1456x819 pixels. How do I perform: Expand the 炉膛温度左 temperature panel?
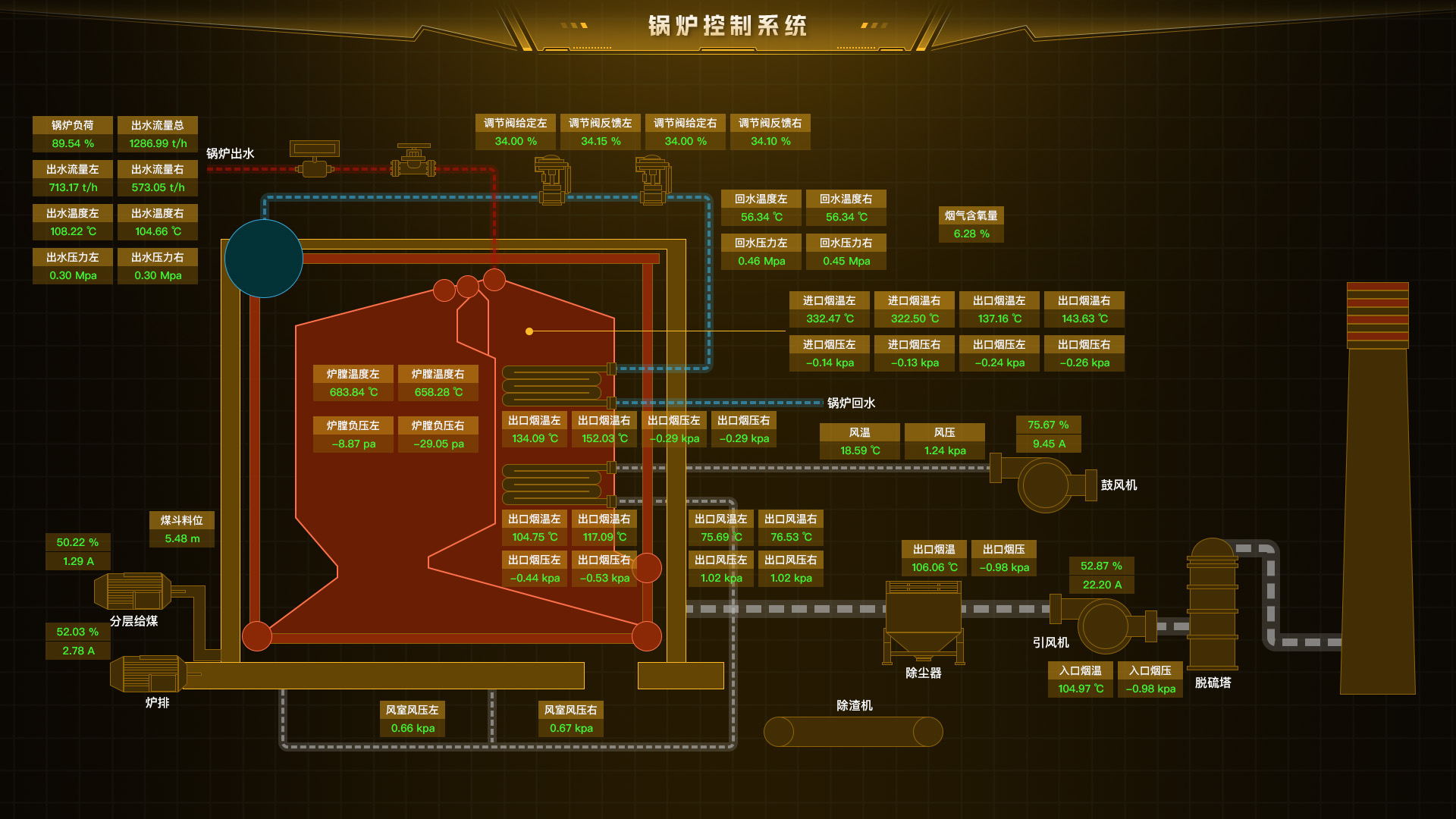(x=353, y=383)
